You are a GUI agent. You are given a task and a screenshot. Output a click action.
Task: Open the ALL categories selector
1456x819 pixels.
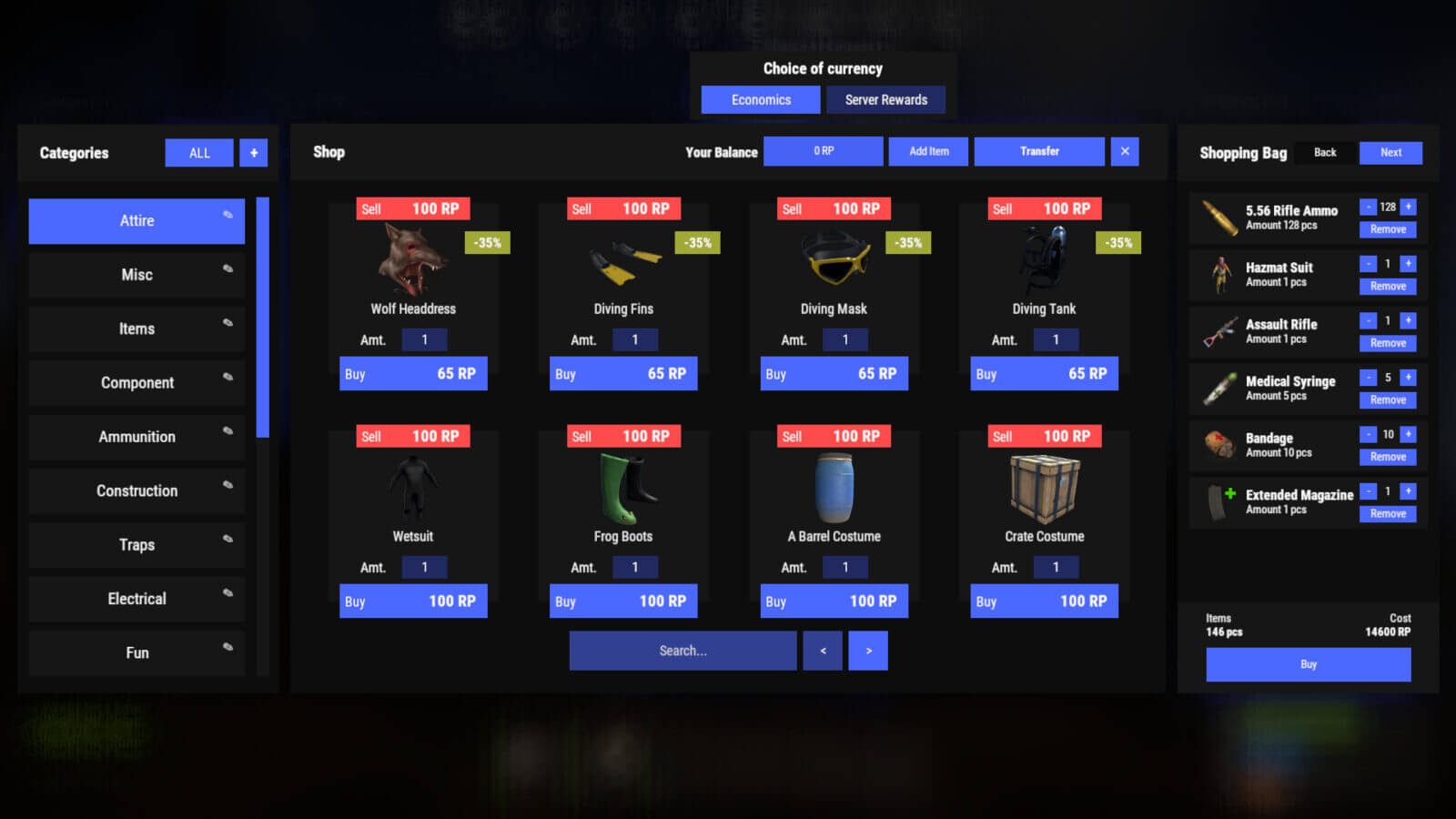(198, 153)
